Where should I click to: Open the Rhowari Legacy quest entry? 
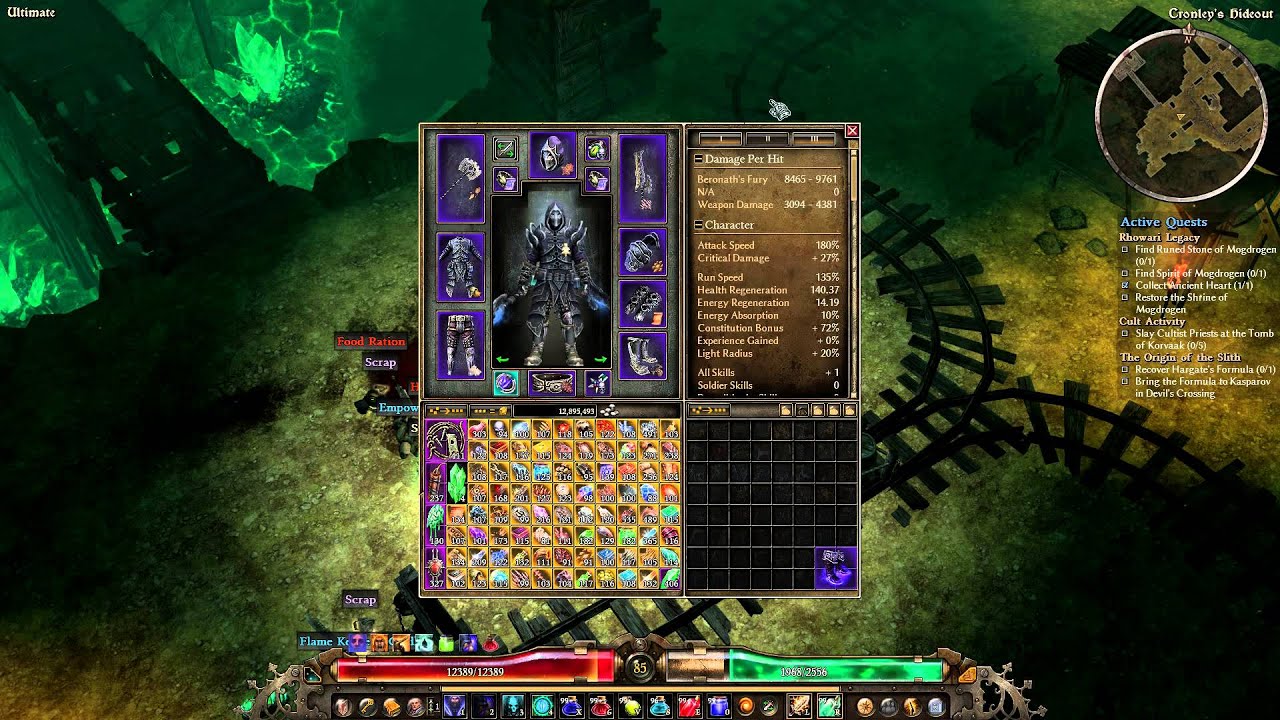pyautogui.click(x=1159, y=237)
